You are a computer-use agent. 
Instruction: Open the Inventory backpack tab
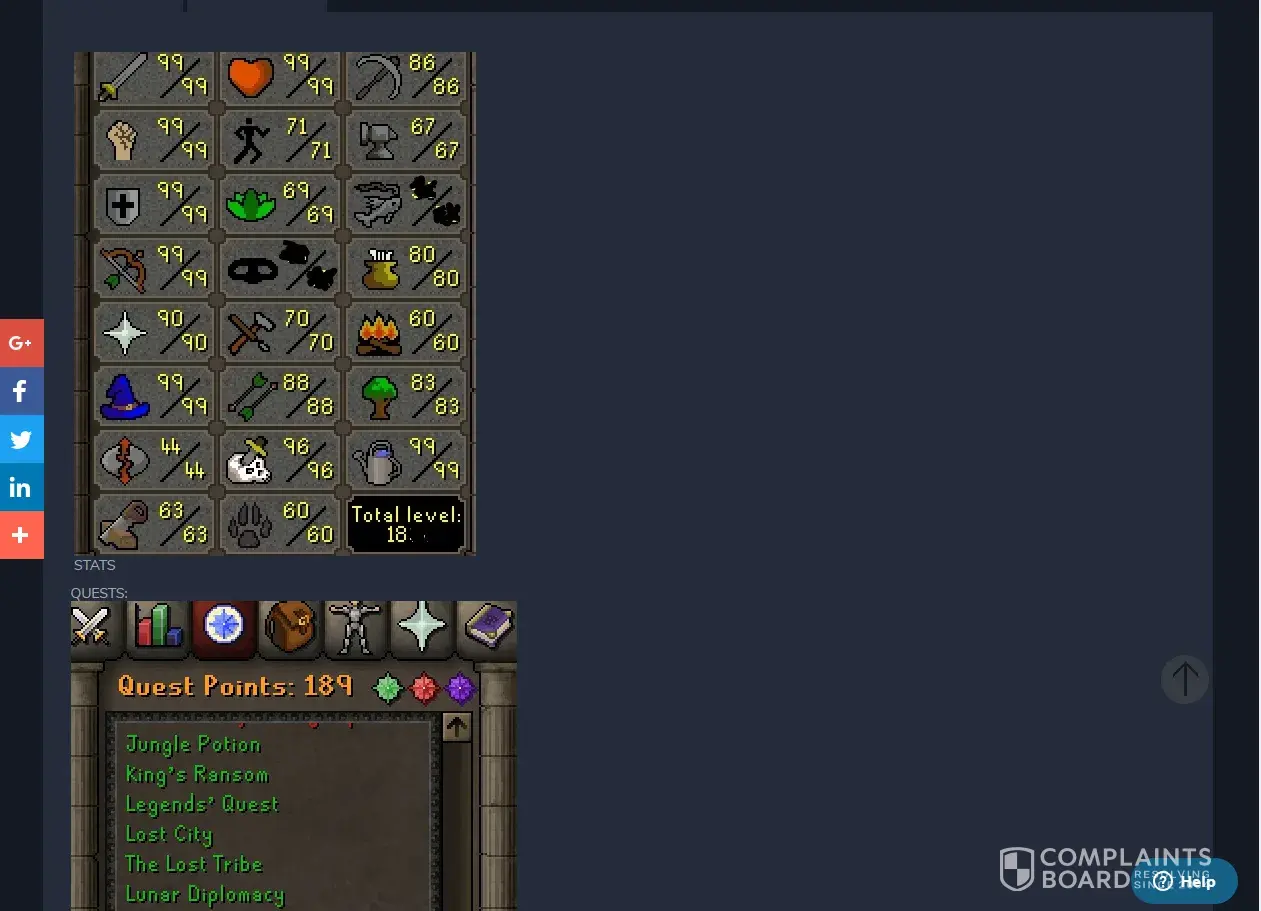click(290, 627)
